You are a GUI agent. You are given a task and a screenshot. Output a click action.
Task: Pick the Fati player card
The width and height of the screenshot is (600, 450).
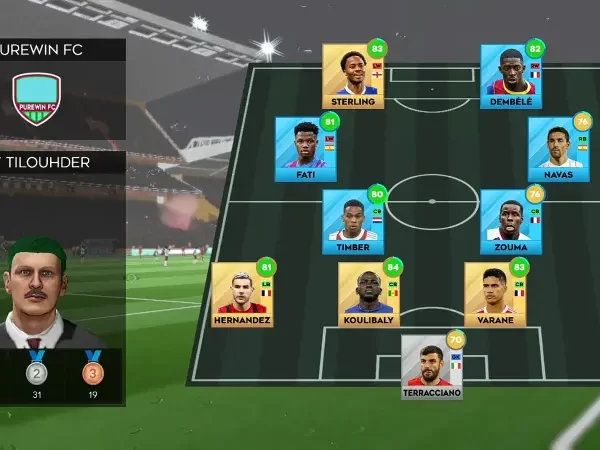pyautogui.click(x=306, y=148)
